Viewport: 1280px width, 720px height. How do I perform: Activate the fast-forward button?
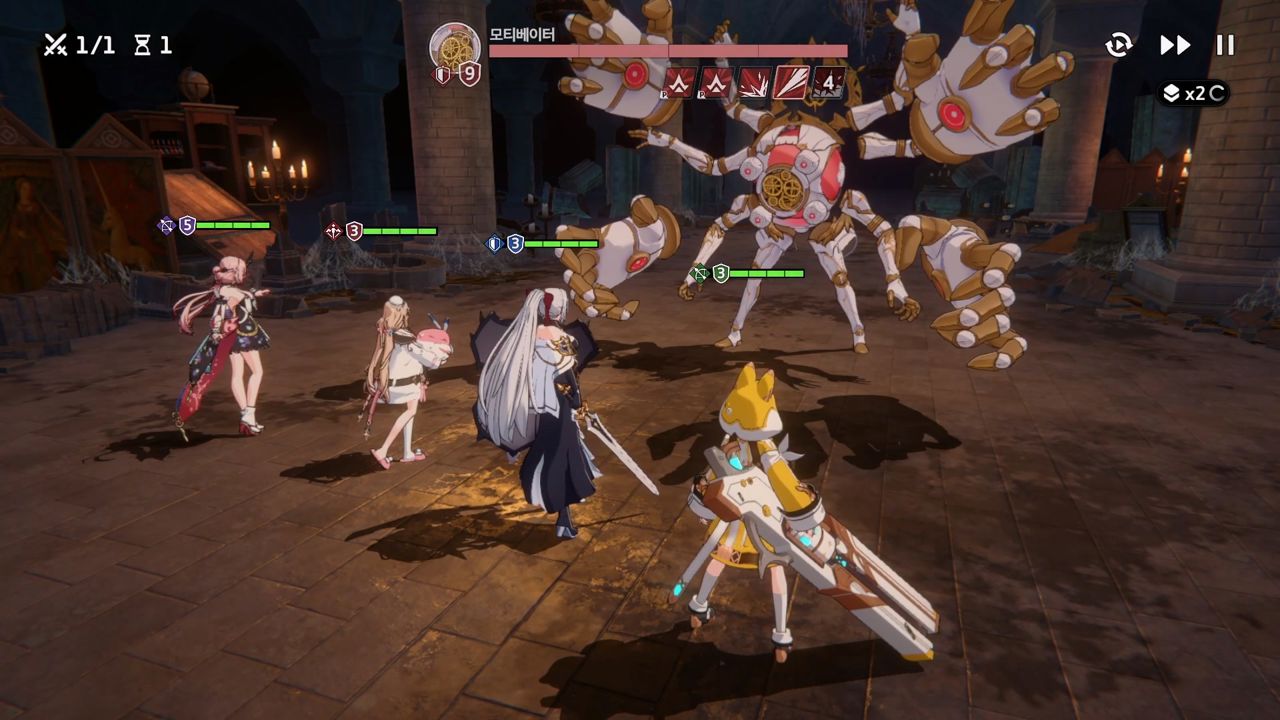point(1175,45)
